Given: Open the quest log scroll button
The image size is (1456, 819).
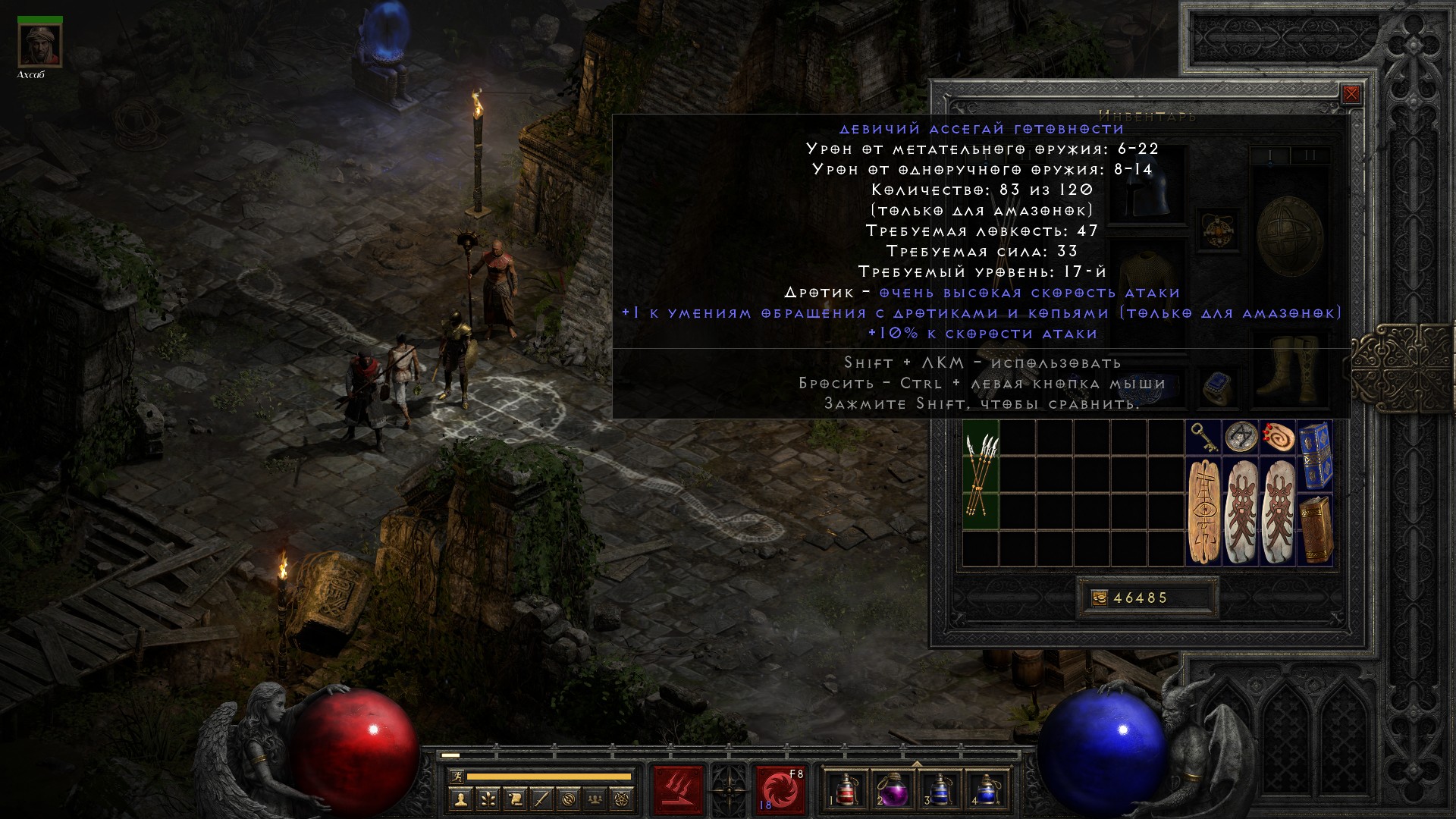Looking at the screenshot, I should [x=515, y=799].
